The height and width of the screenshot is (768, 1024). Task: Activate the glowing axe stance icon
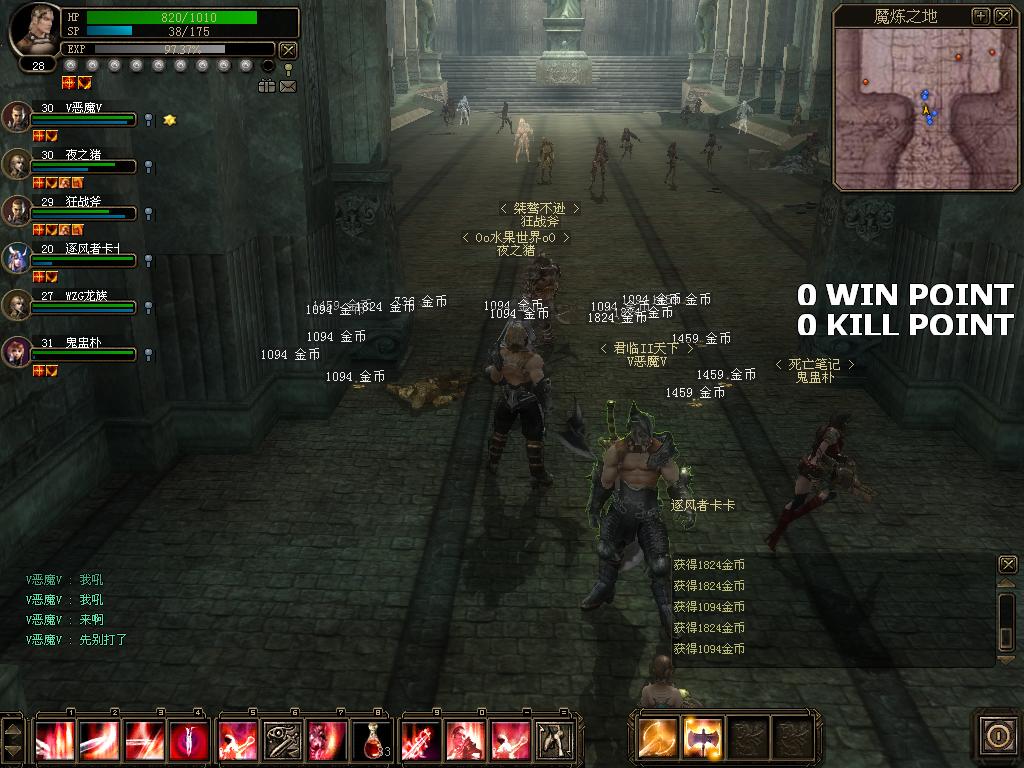703,738
